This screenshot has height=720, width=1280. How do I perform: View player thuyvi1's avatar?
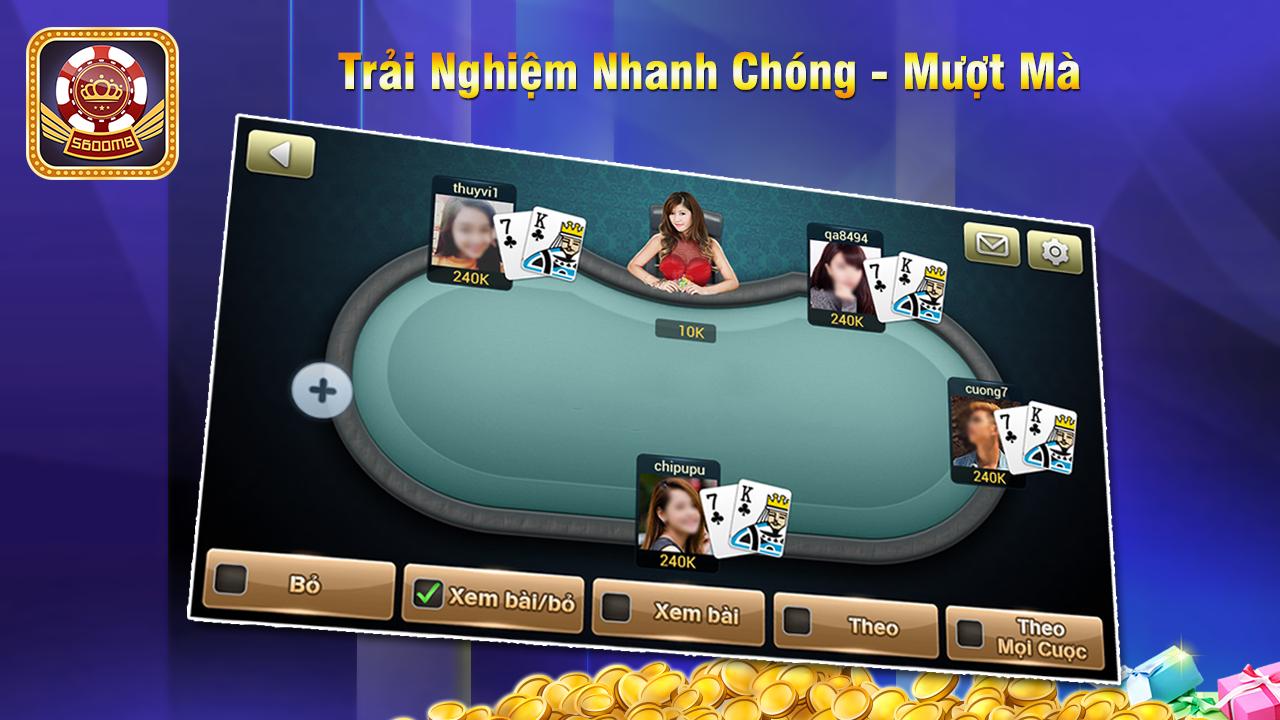464,232
